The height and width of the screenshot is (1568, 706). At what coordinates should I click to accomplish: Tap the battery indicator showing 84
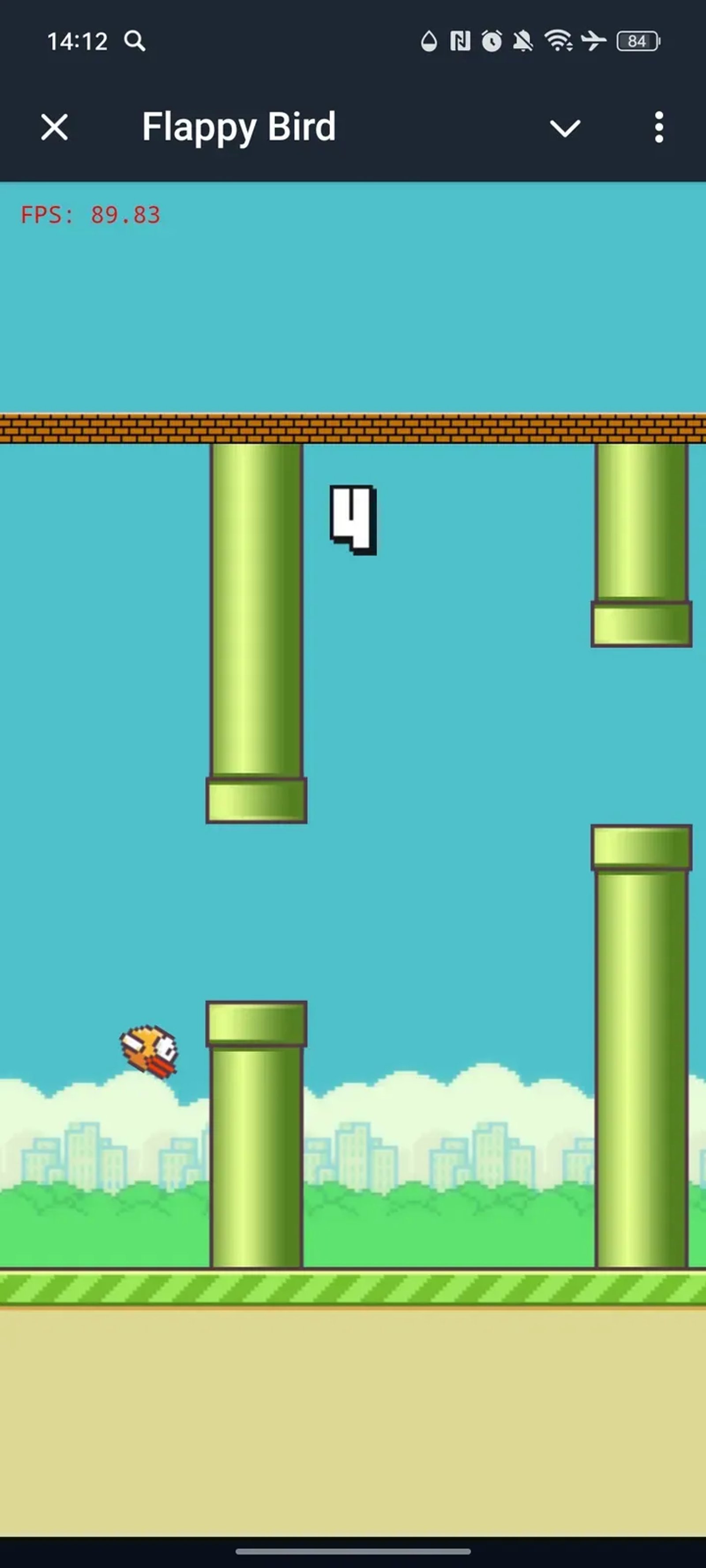(x=638, y=41)
